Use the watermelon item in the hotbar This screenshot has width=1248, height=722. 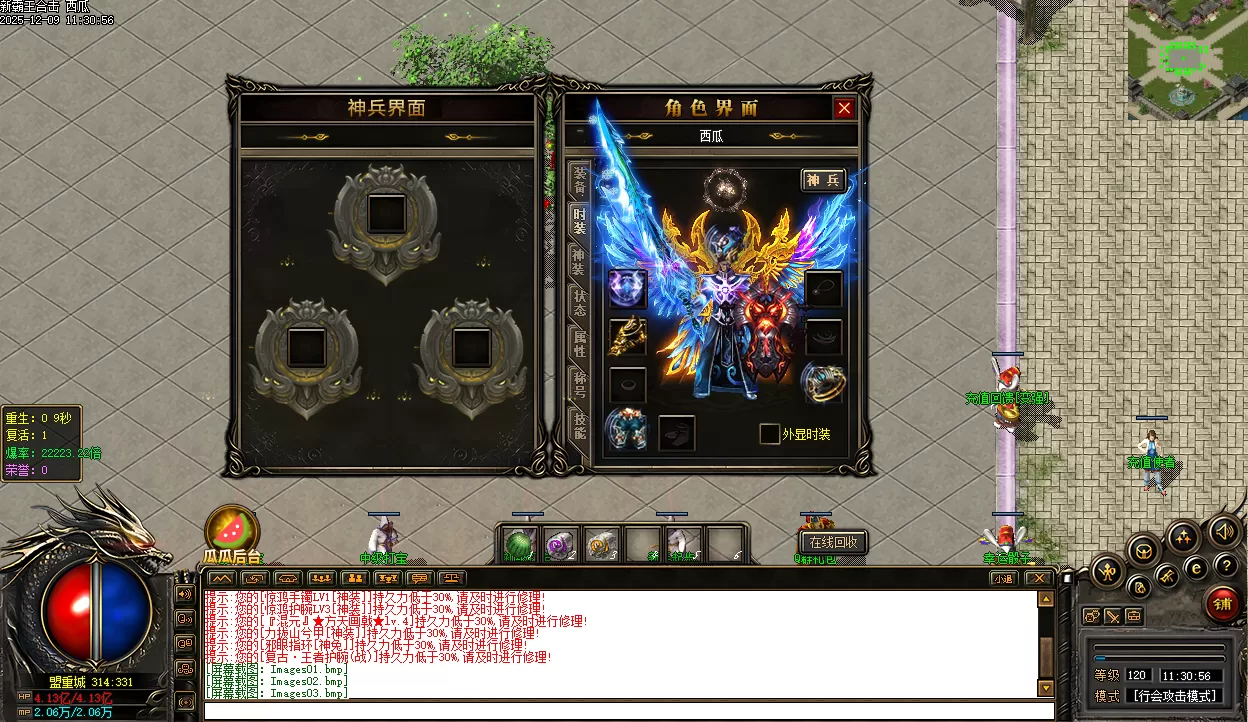point(520,544)
